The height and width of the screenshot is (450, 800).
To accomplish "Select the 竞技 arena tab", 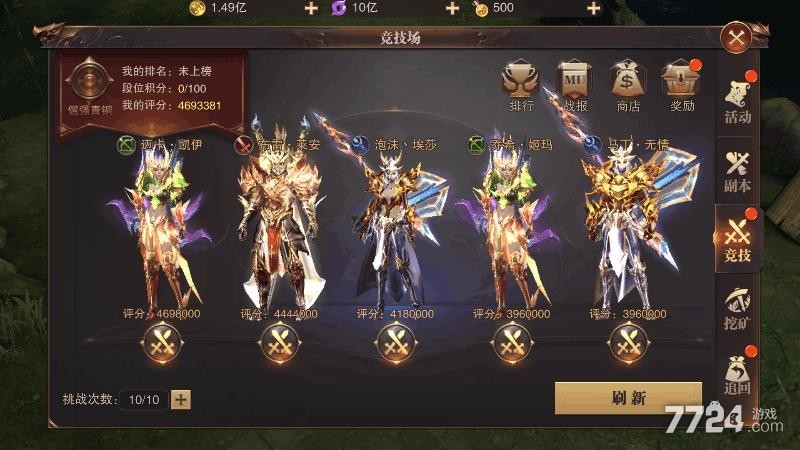I will tap(737, 239).
